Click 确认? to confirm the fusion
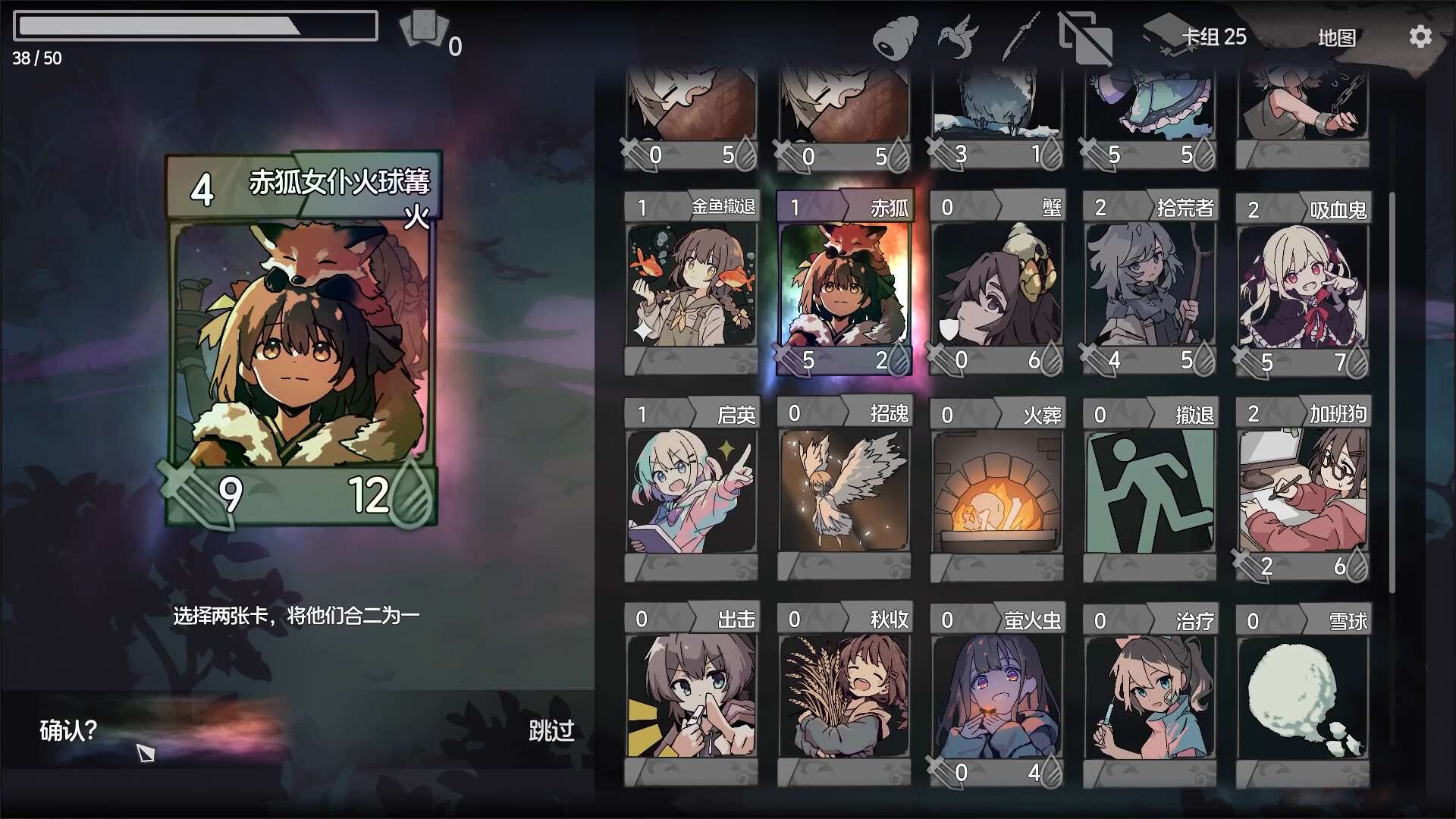The height and width of the screenshot is (819, 1456). [67, 730]
